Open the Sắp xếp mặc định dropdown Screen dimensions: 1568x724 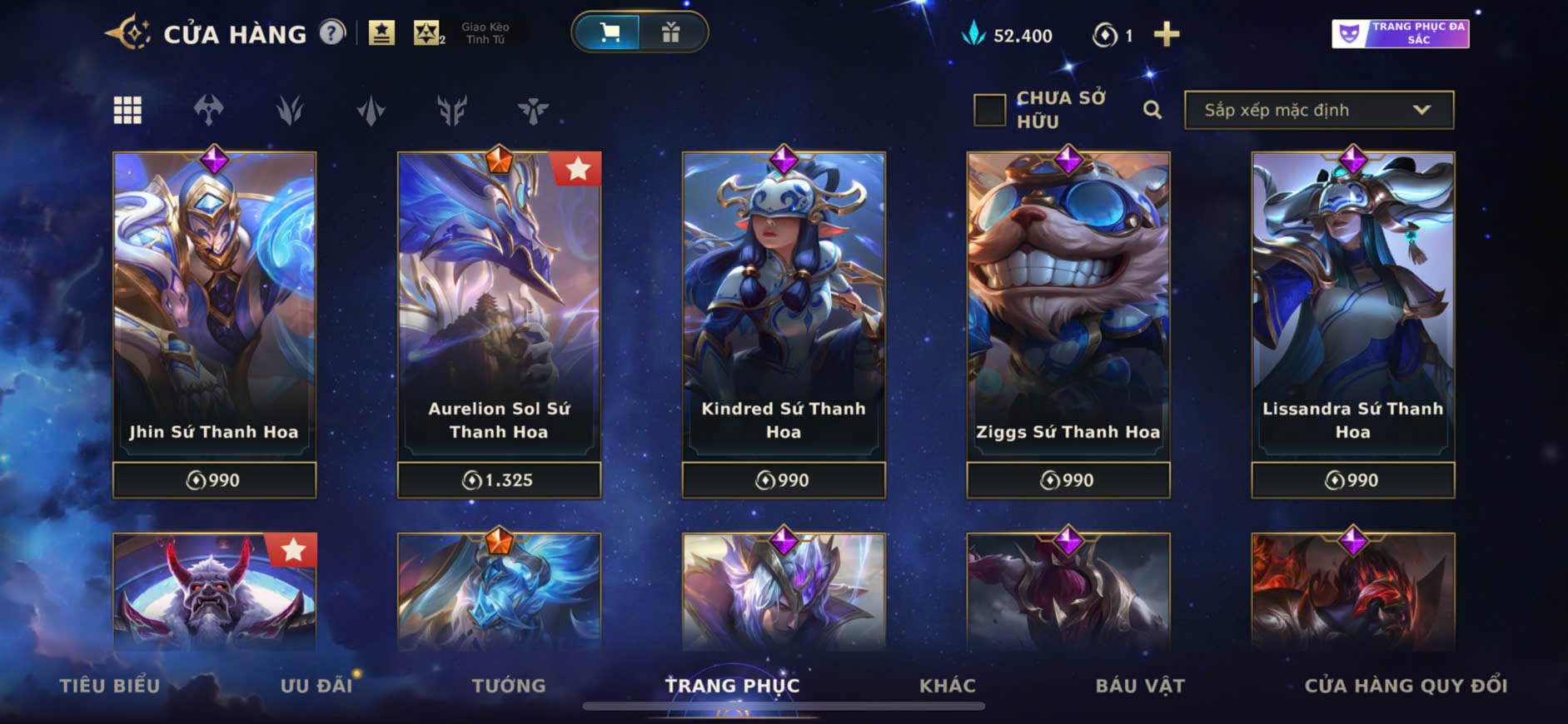pyautogui.click(x=1318, y=110)
